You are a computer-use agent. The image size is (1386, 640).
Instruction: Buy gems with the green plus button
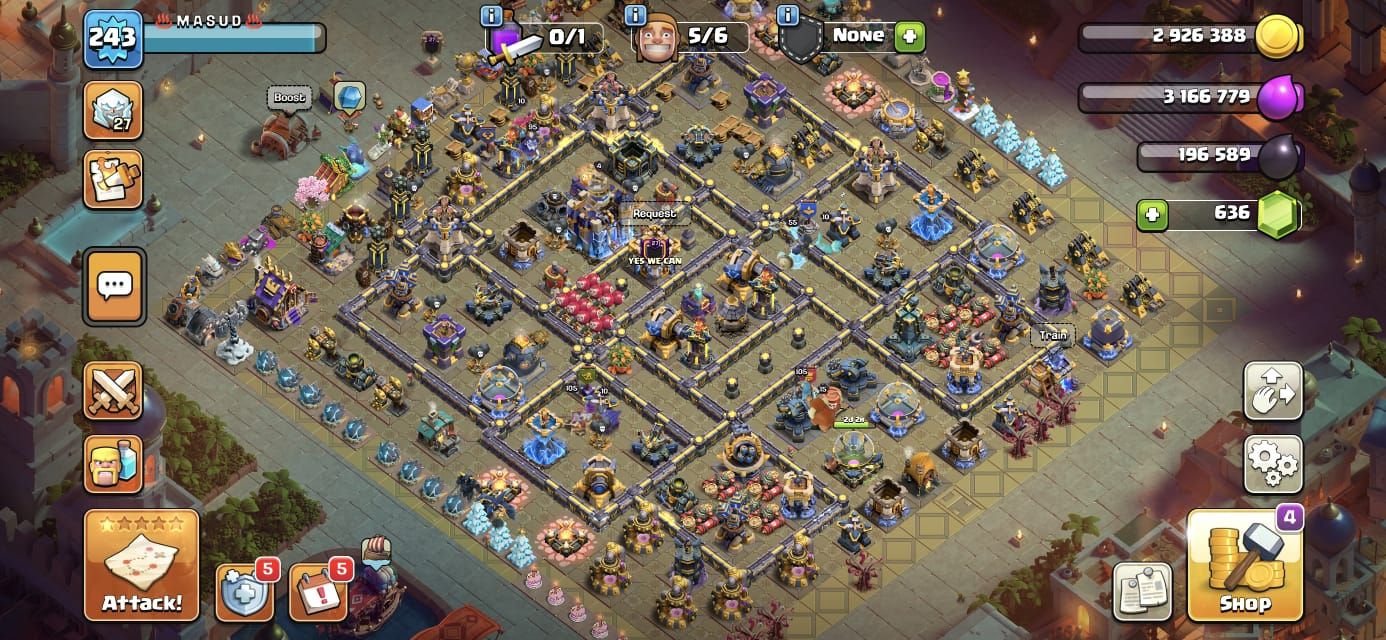point(1152,214)
